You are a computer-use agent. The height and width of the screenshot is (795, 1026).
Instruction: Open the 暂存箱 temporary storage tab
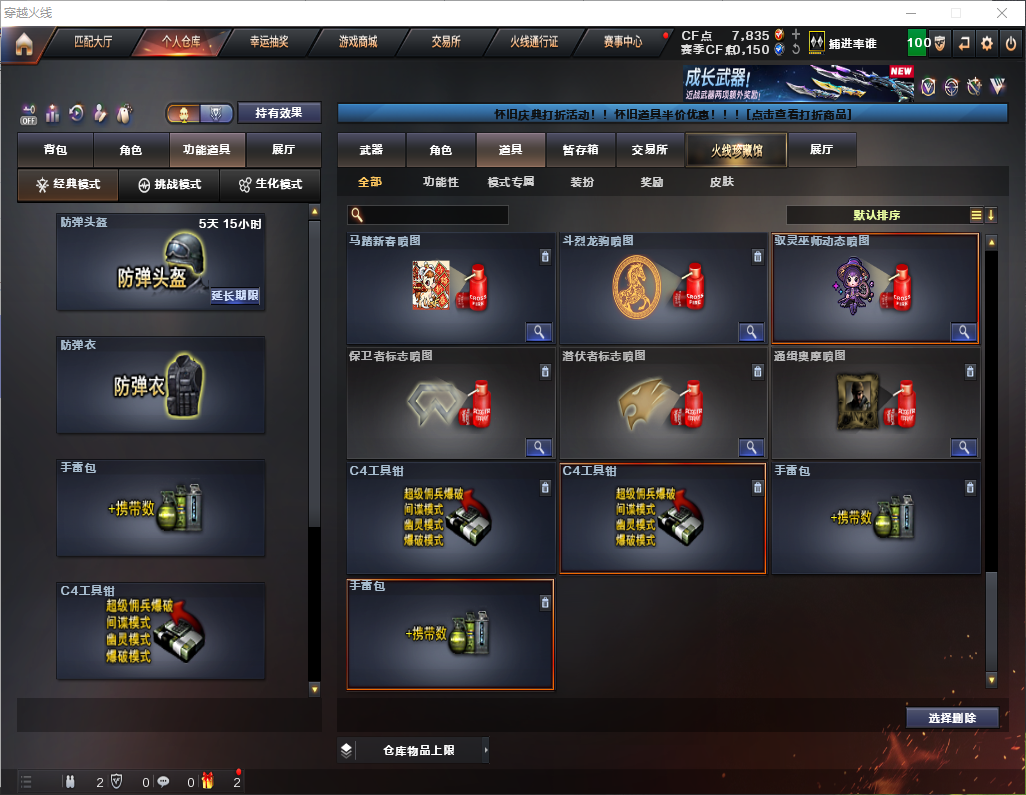580,150
